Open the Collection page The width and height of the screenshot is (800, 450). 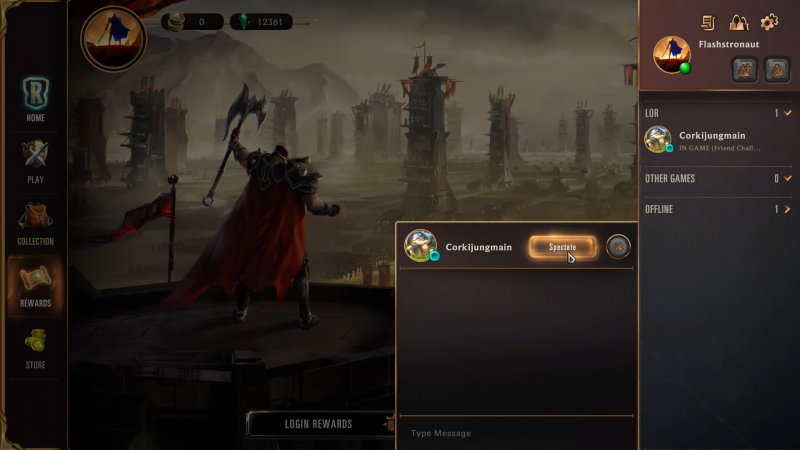[35, 224]
